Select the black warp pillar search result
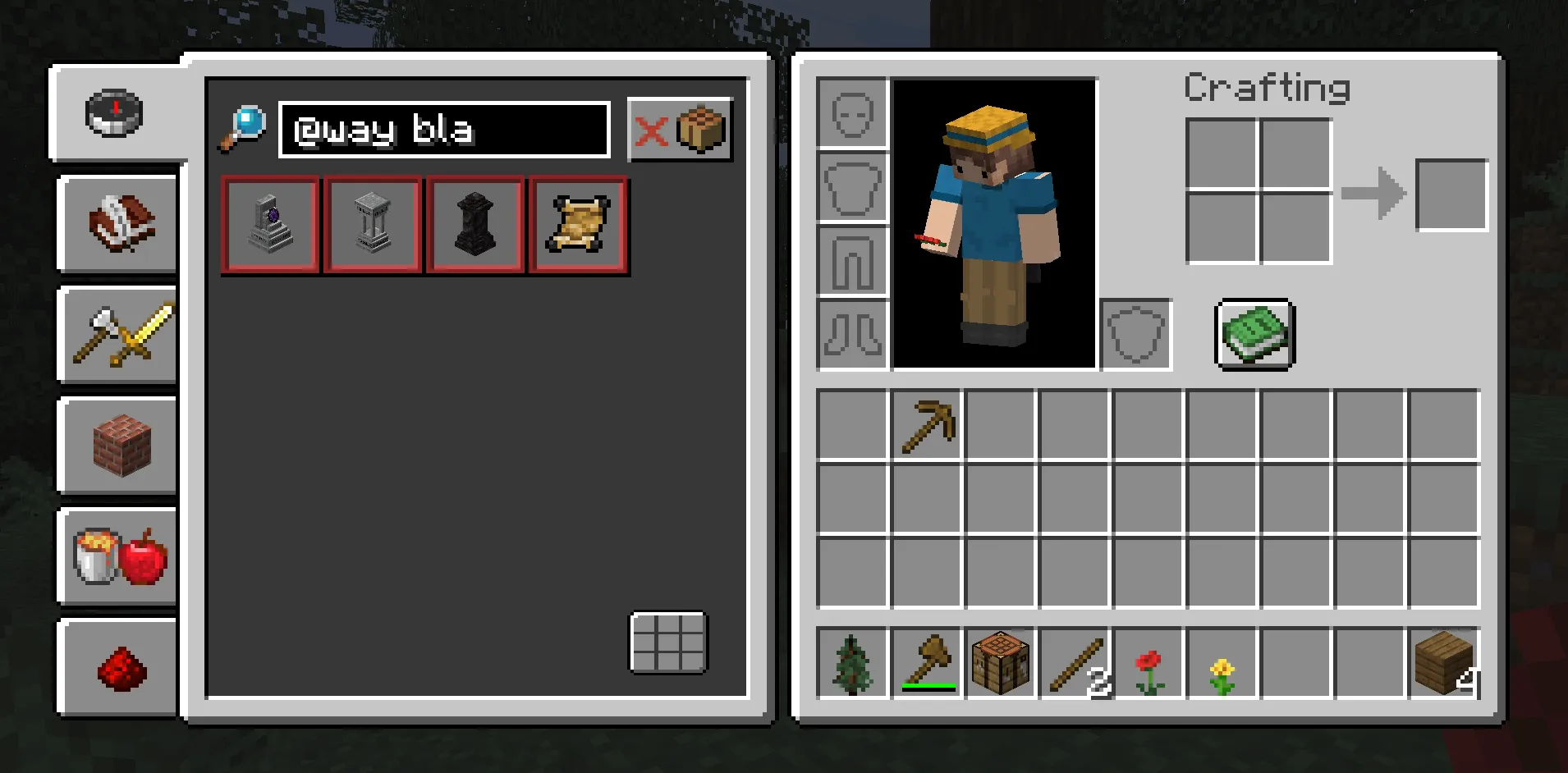 point(475,226)
